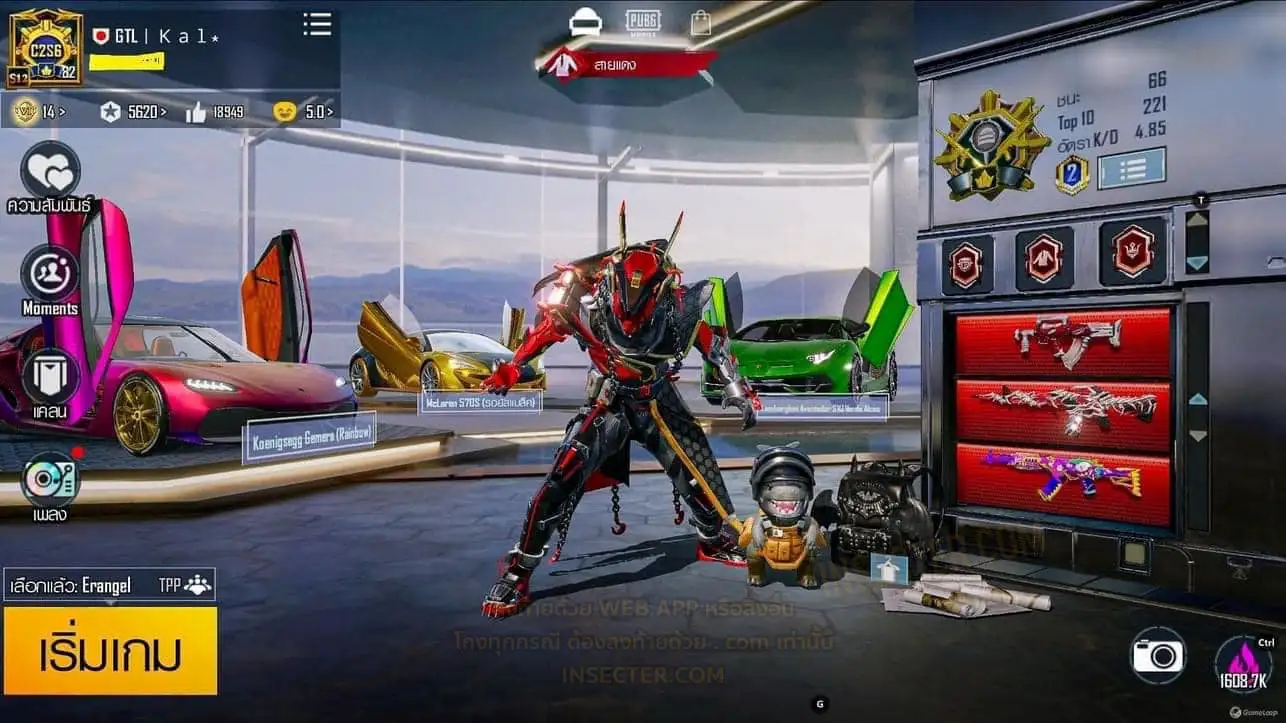
Task: Select the white skeletal weapon skin
Action: (x=1063, y=409)
